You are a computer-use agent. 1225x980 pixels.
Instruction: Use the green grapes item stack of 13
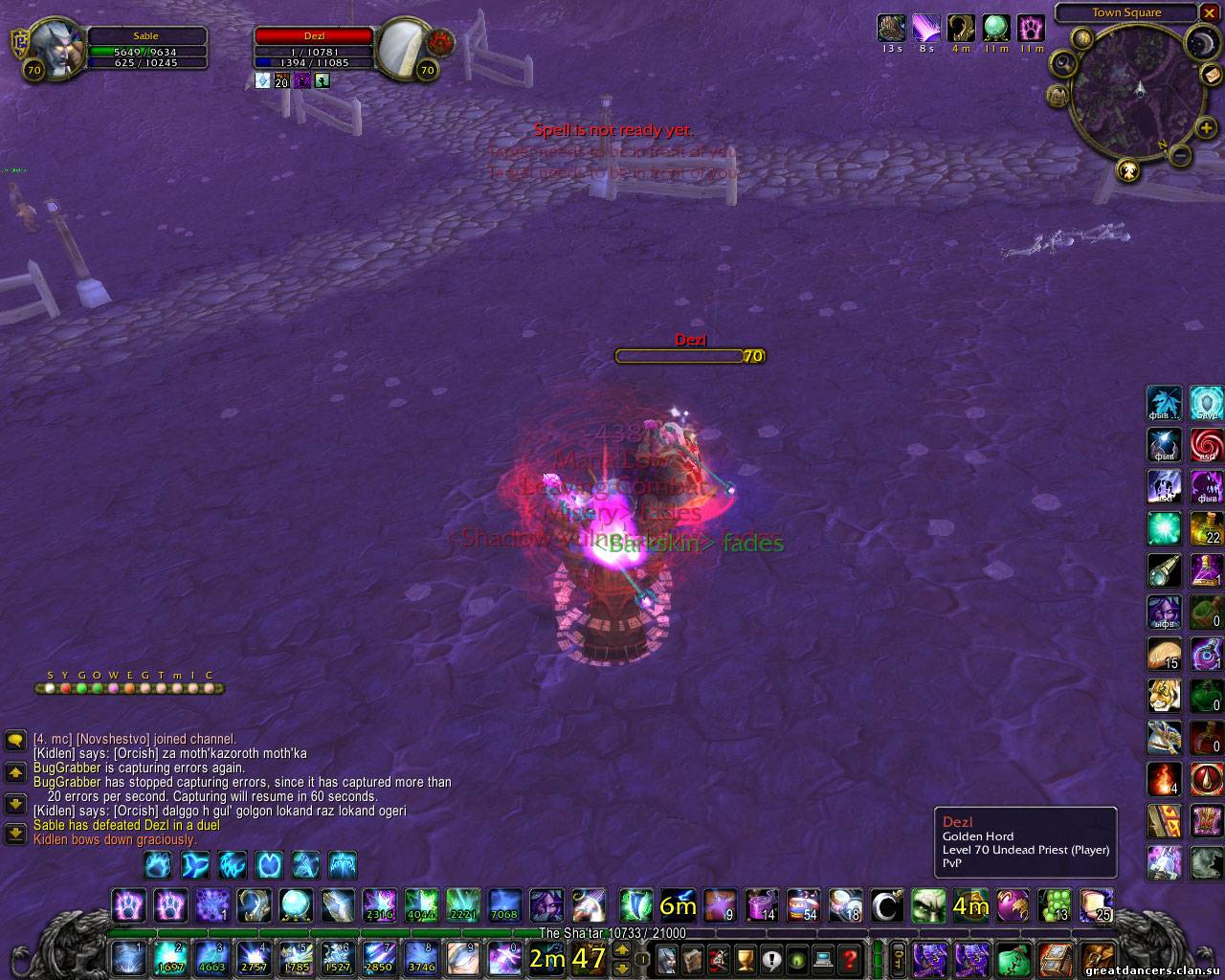click(x=1055, y=904)
